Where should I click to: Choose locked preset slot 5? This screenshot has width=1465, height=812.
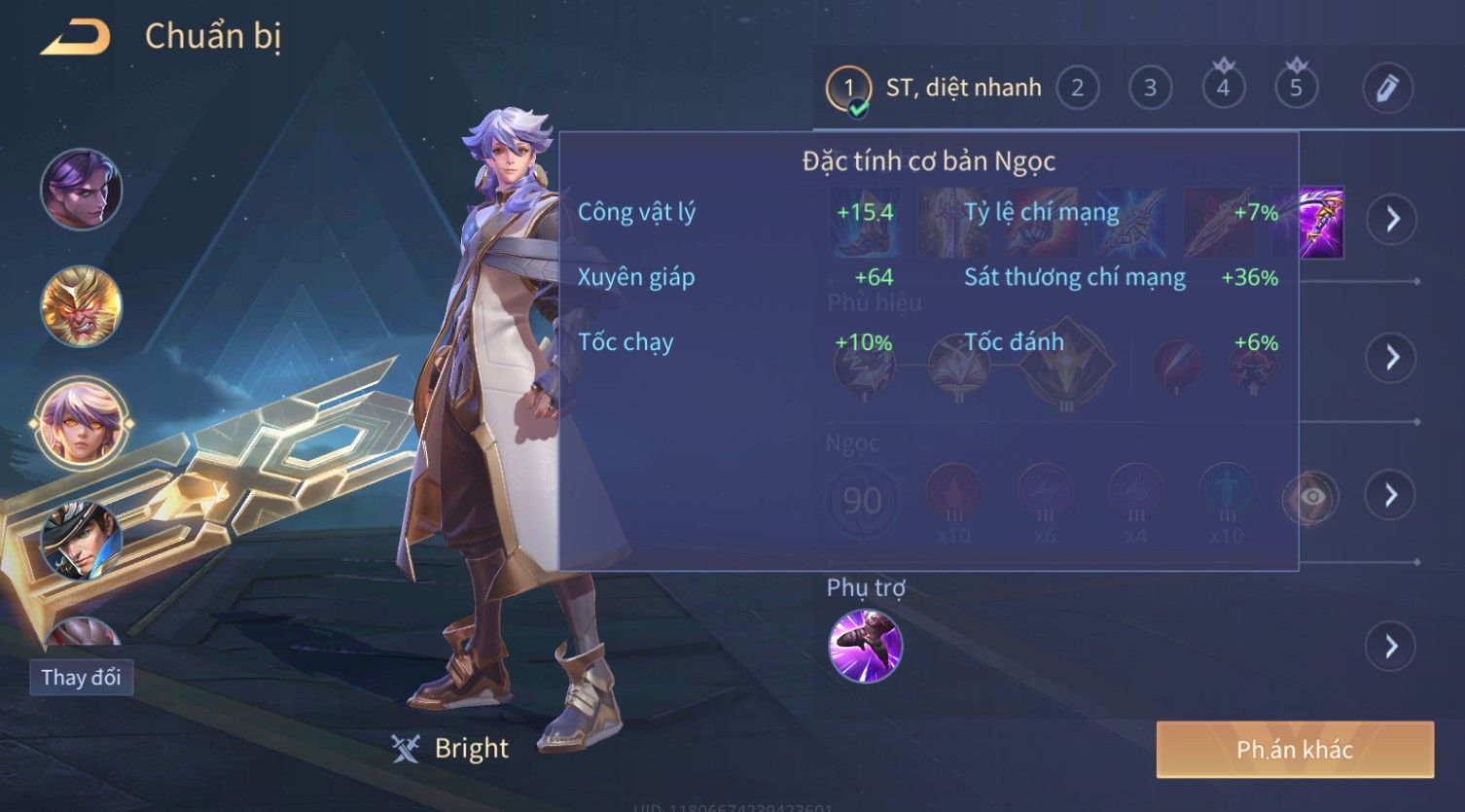point(1296,88)
